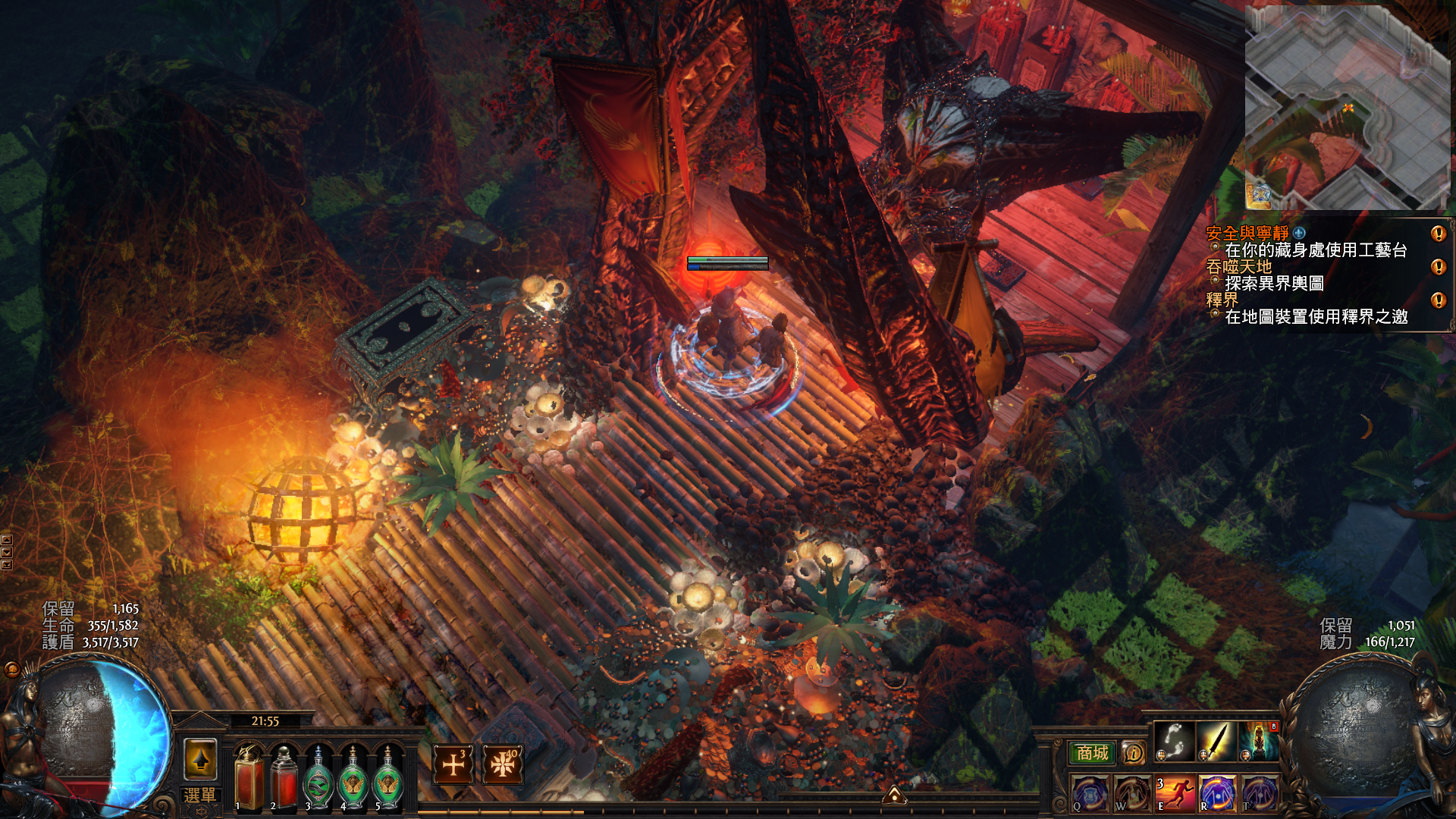Open the 選單 menu button
Image resolution: width=1456 pixels, height=819 pixels.
point(199,795)
